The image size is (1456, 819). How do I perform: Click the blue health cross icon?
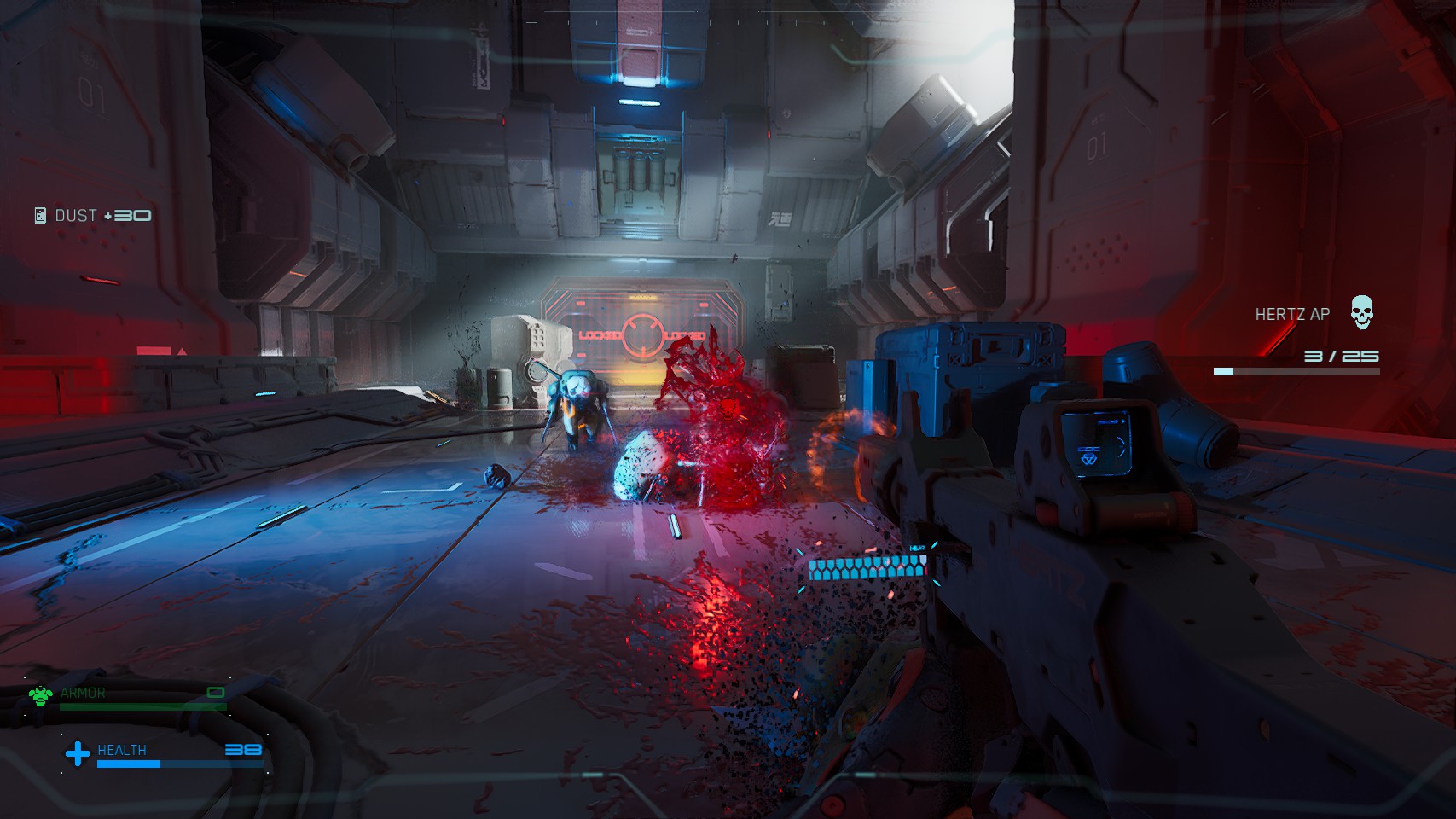[78, 753]
